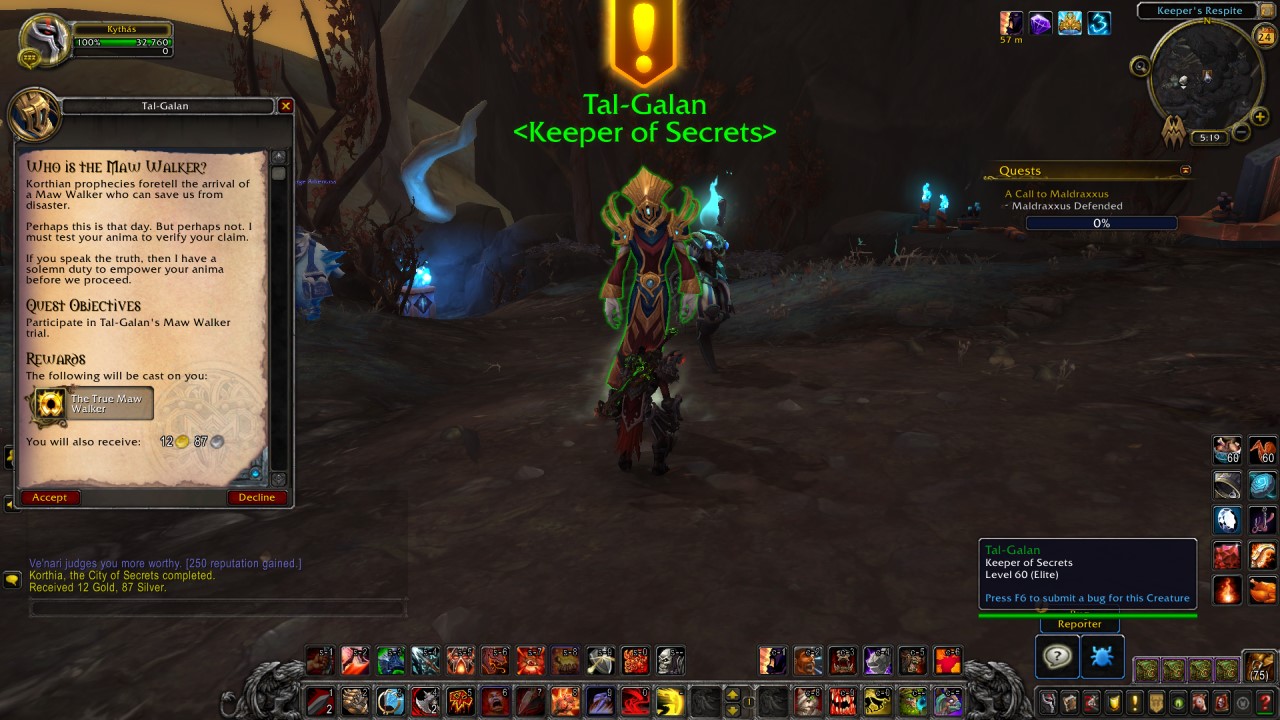
Task: Click the golden crown buff icon
Action: tap(1069, 22)
